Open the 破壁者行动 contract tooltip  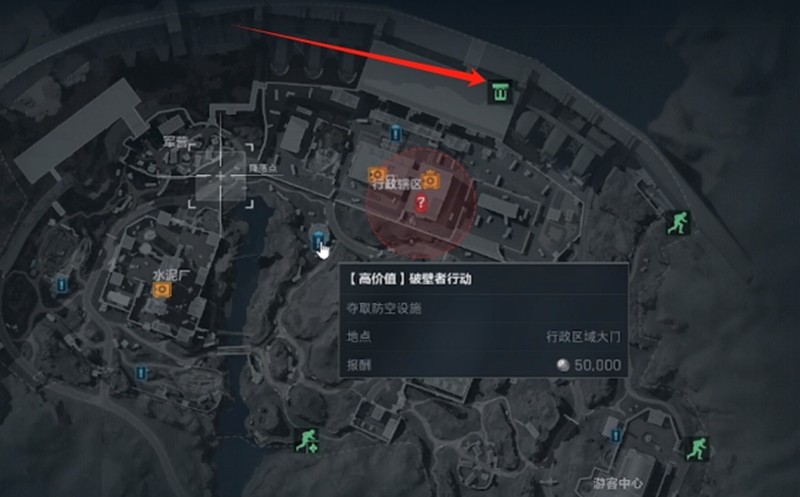pos(483,321)
